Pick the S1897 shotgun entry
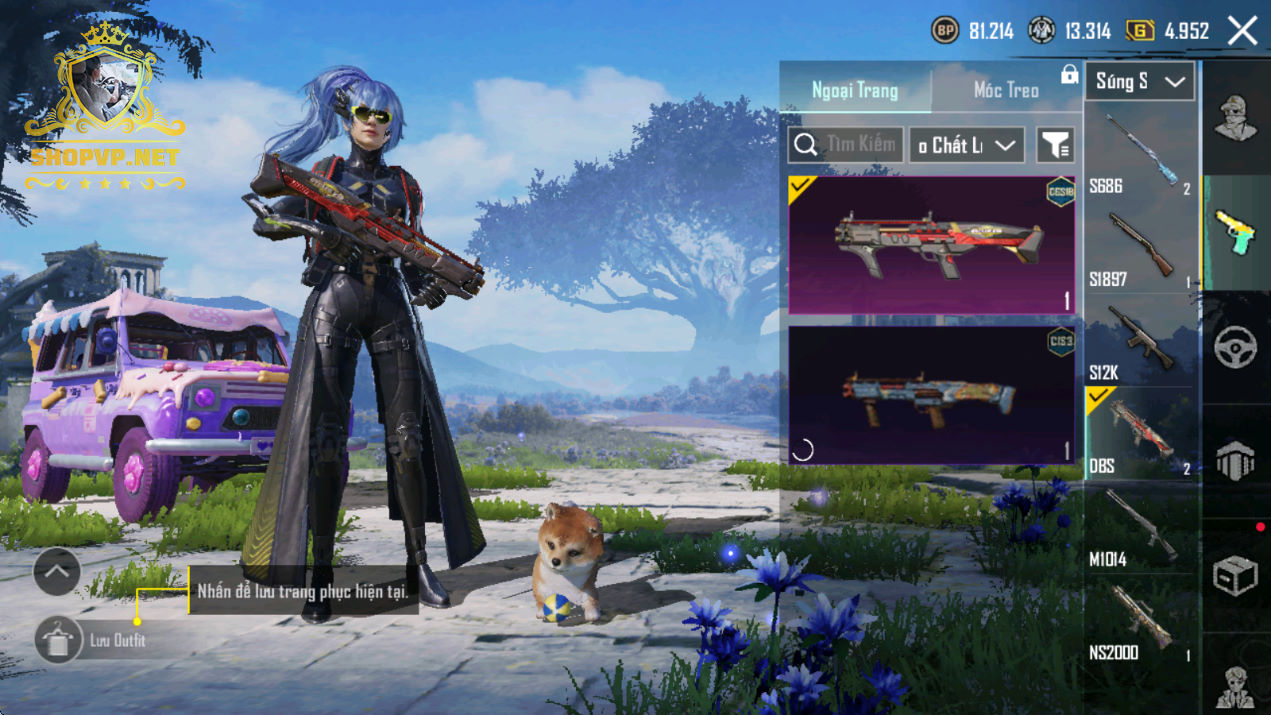Image resolution: width=1271 pixels, height=715 pixels. [1140, 247]
